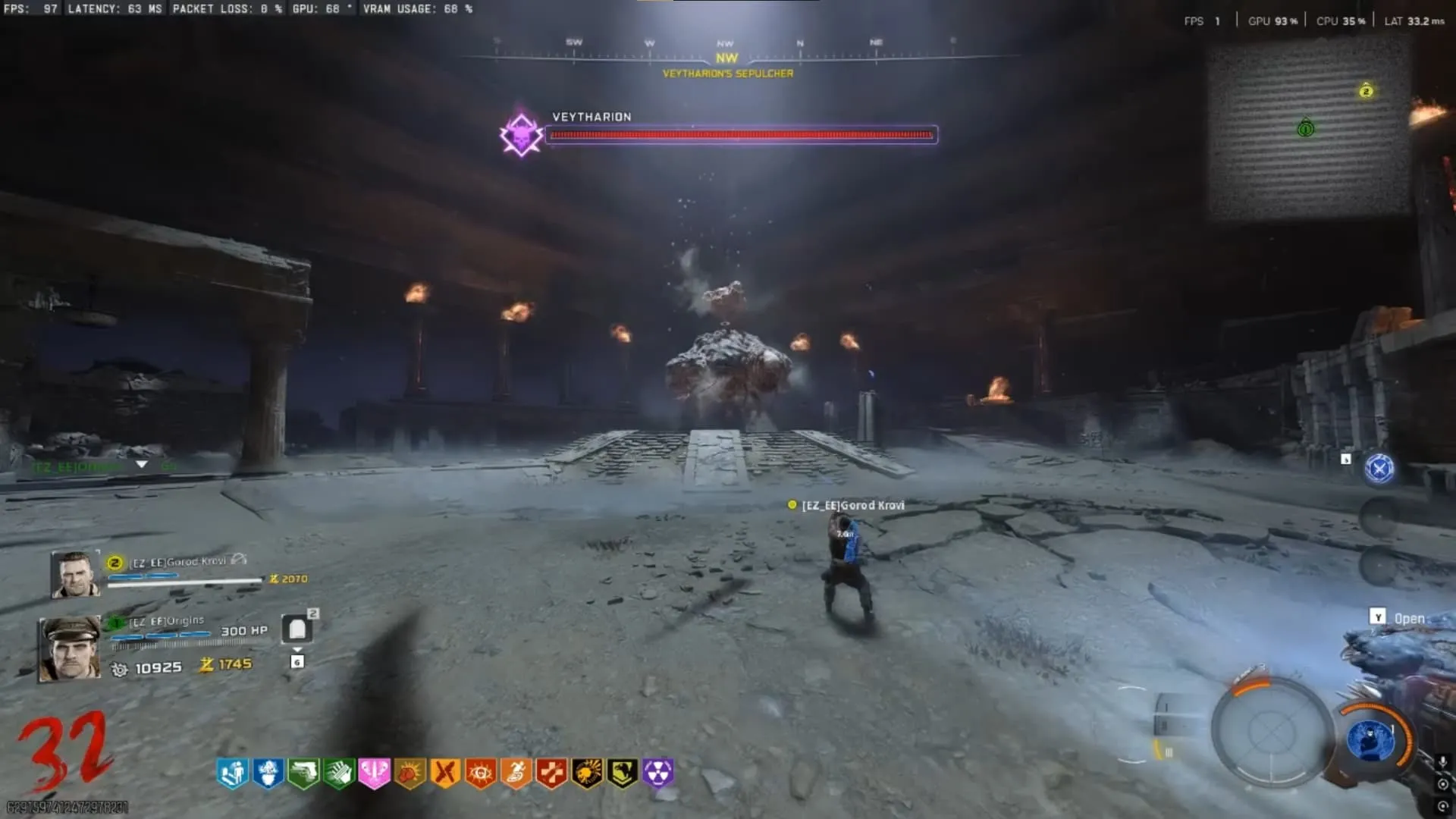Toggle the microphone overlay icon

pos(1442,762)
